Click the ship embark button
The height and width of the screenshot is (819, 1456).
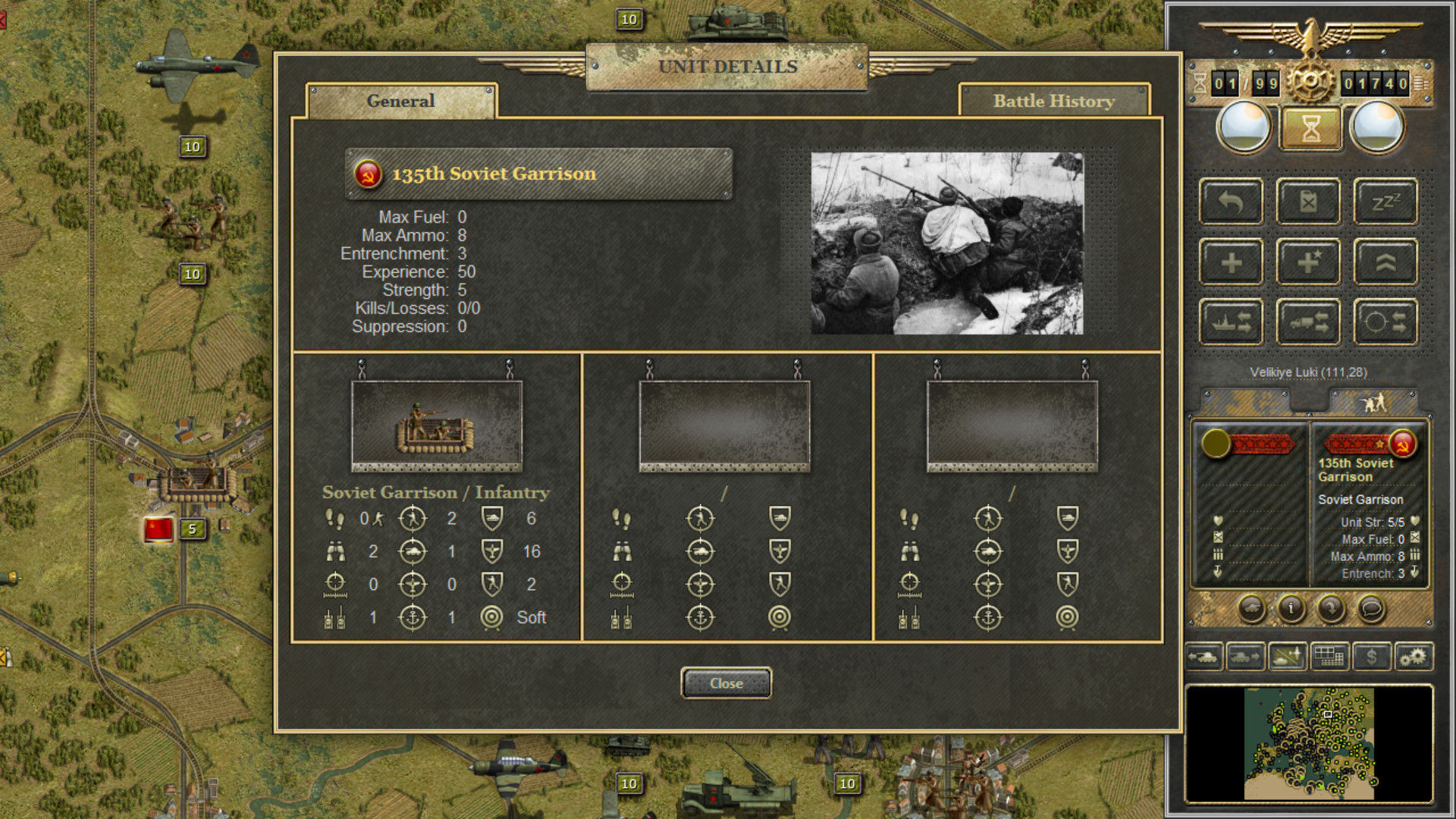click(x=1231, y=322)
